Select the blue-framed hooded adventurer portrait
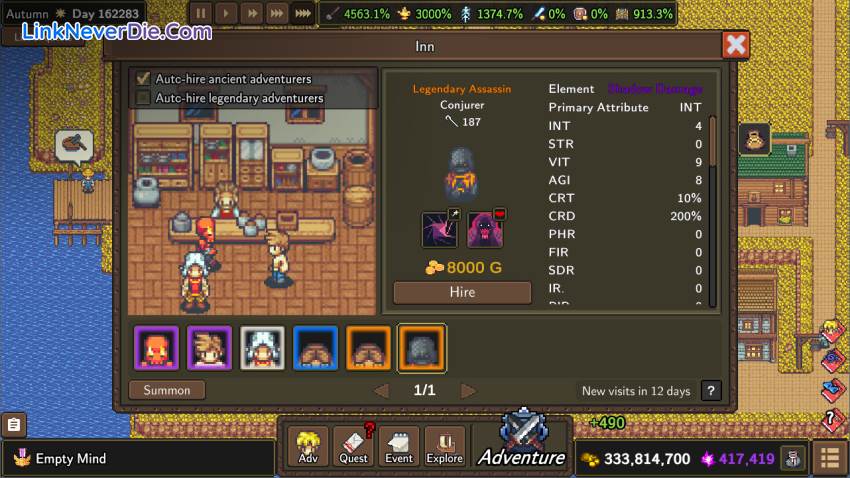850x478 pixels. pyautogui.click(x=316, y=348)
